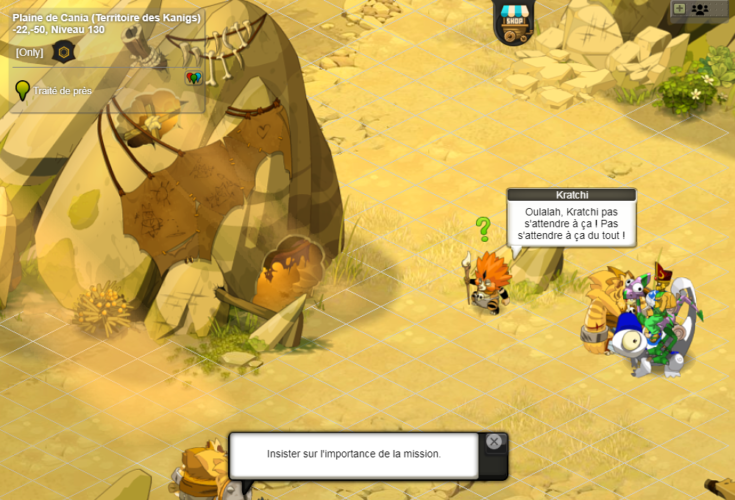
Task: Close the dialogue reply box
Action: (494, 441)
